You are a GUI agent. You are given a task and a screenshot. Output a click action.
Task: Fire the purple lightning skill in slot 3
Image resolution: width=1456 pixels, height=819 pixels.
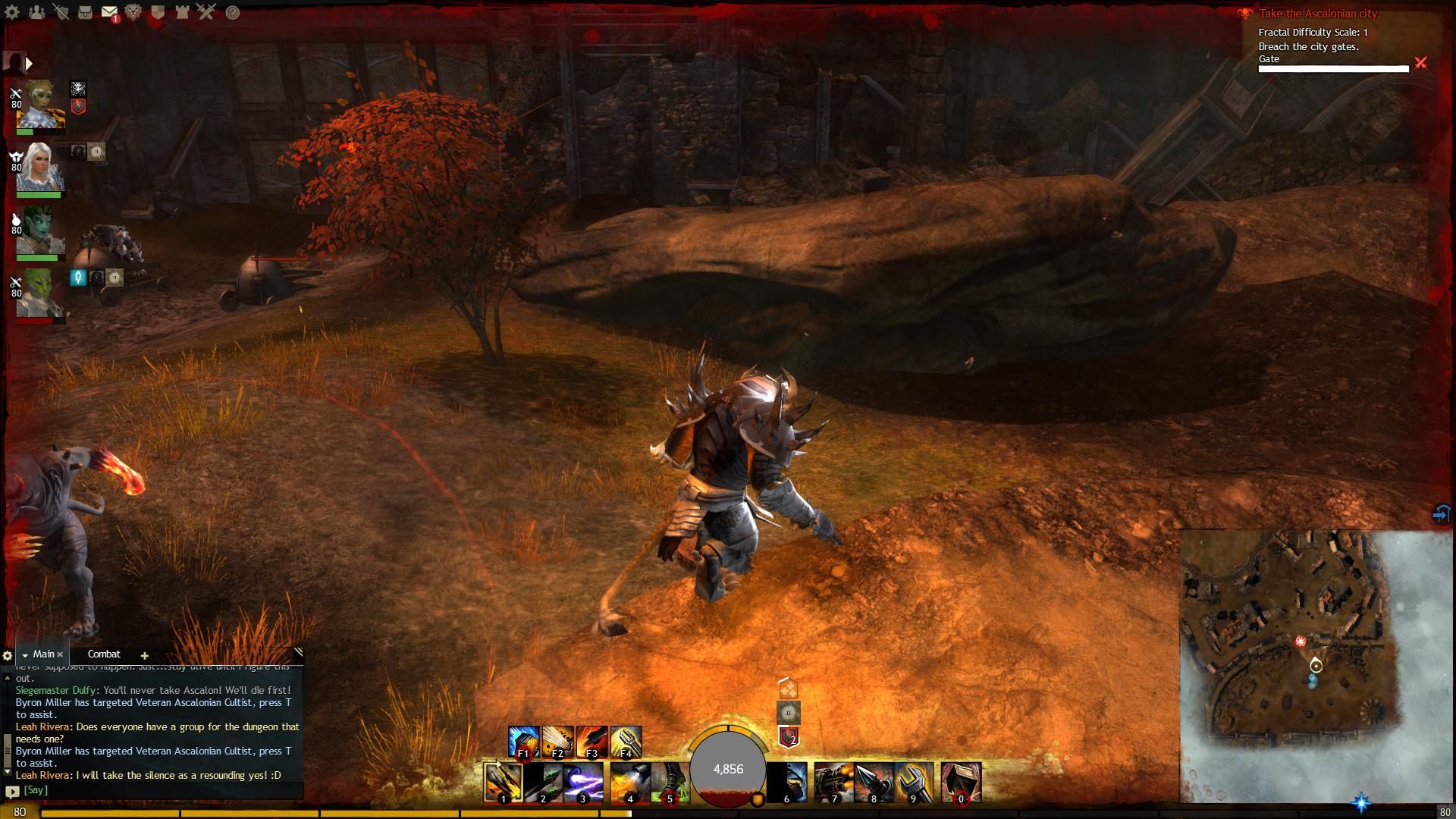point(582,783)
